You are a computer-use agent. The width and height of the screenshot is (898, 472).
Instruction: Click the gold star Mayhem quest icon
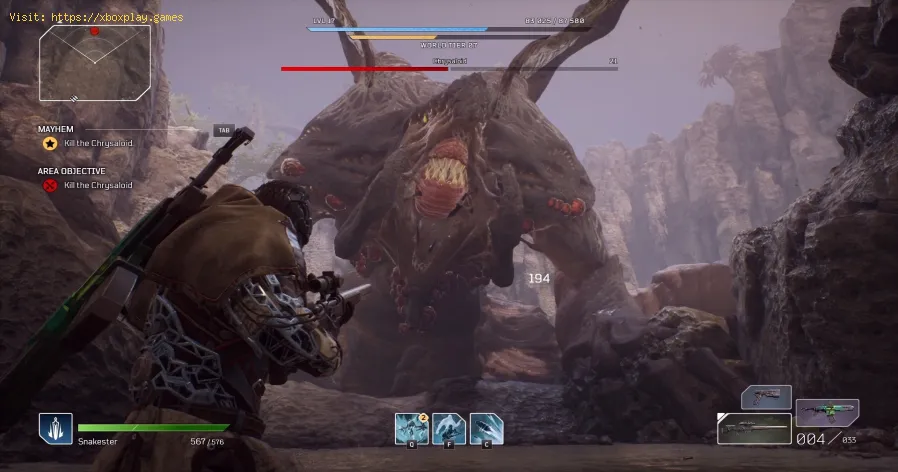click(49, 144)
